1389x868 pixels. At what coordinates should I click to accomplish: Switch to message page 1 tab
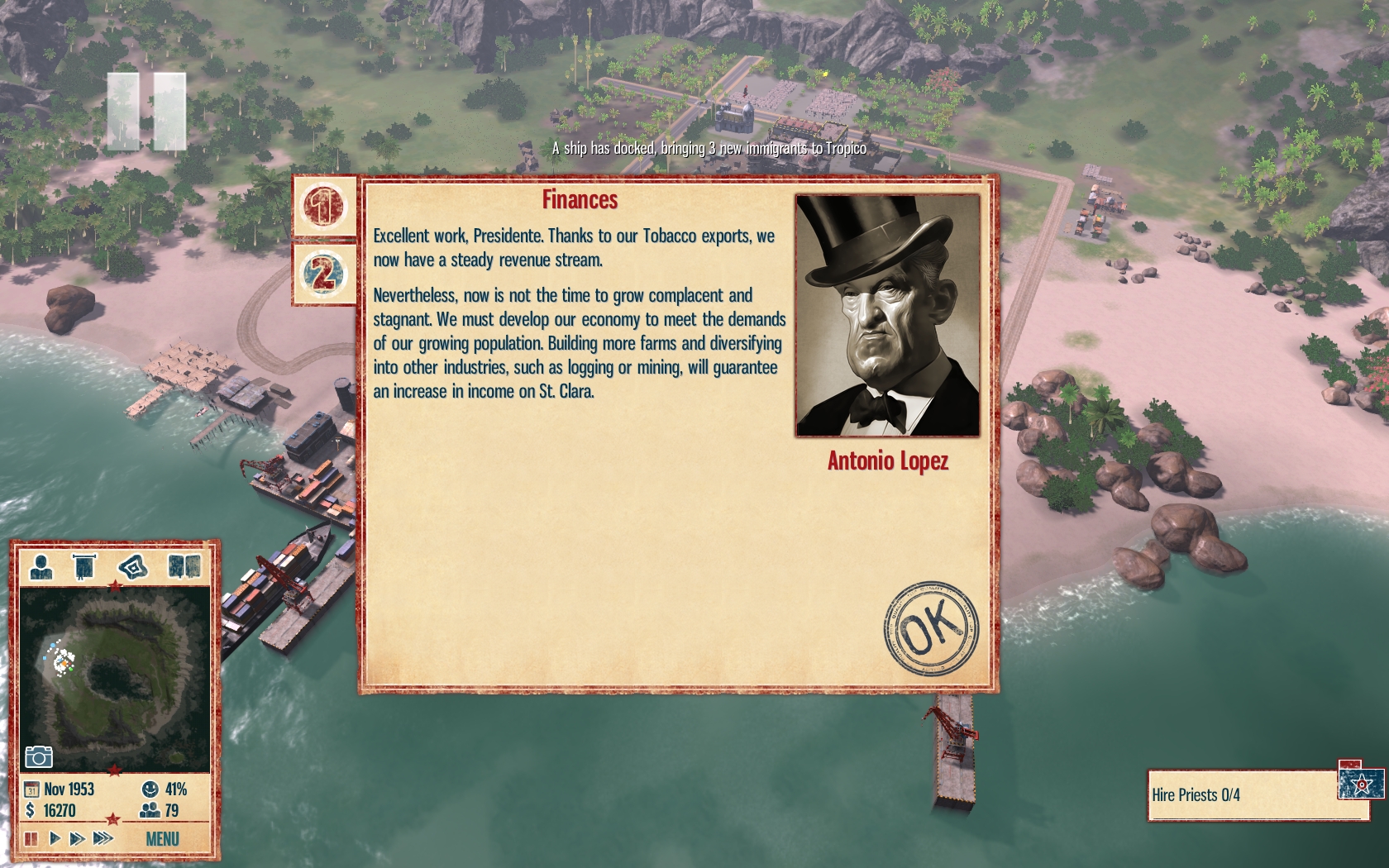click(323, 206)
